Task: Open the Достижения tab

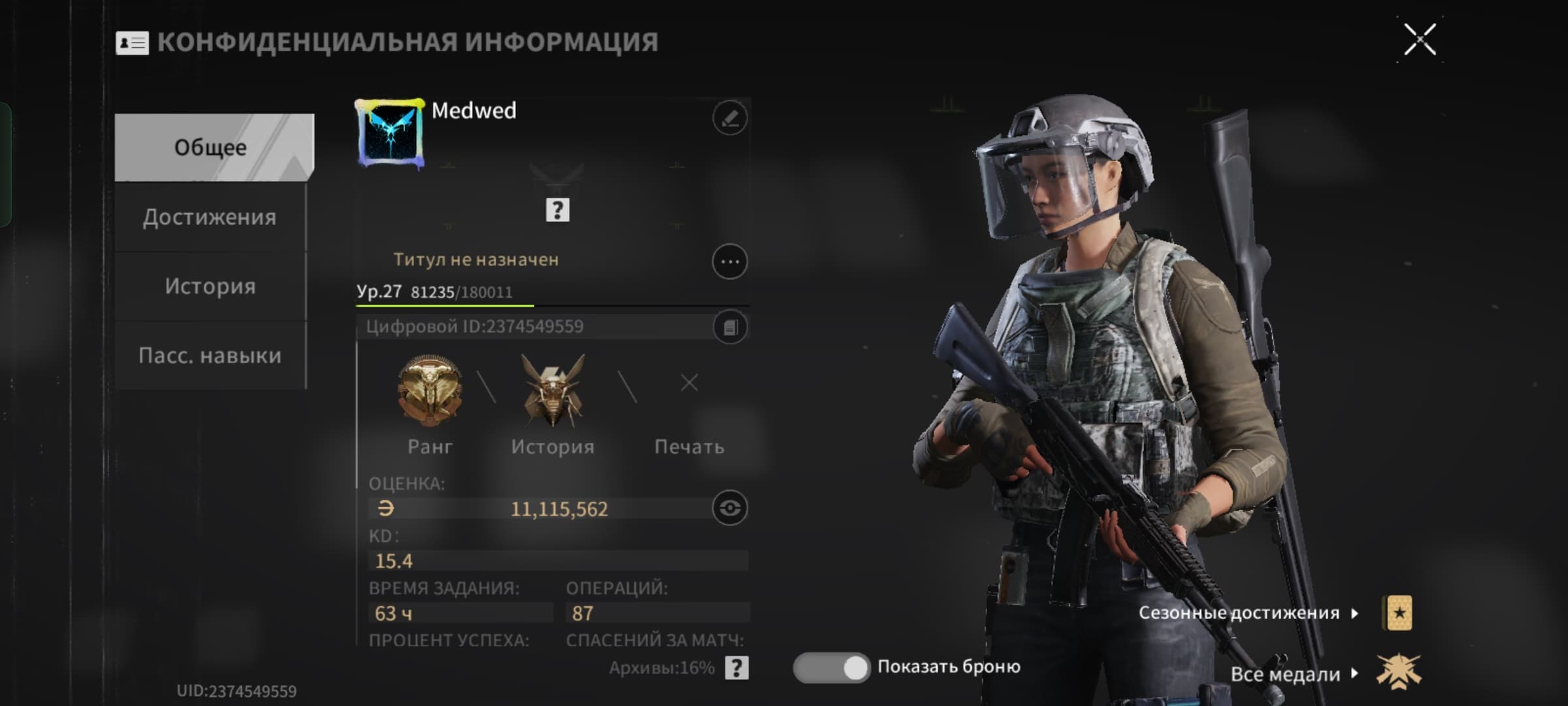Action: pos(210,217)
